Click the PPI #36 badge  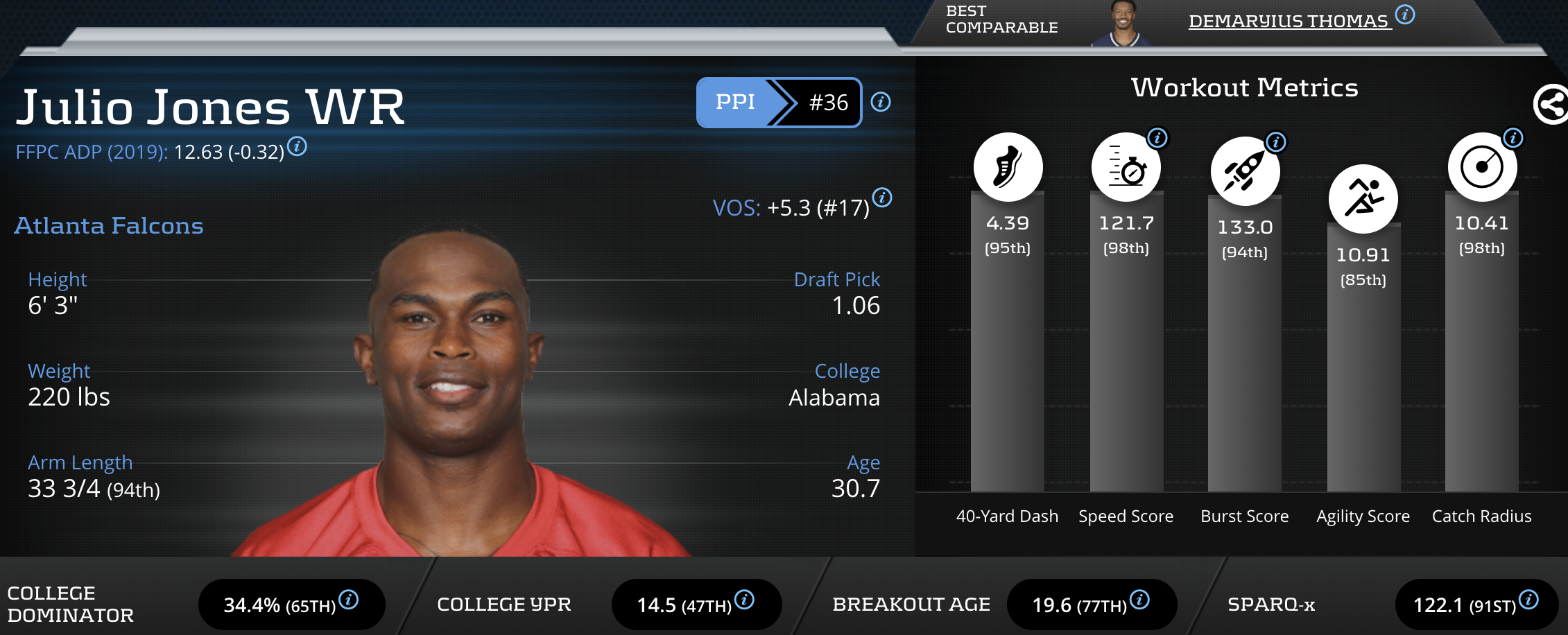(x=779, y=103)
